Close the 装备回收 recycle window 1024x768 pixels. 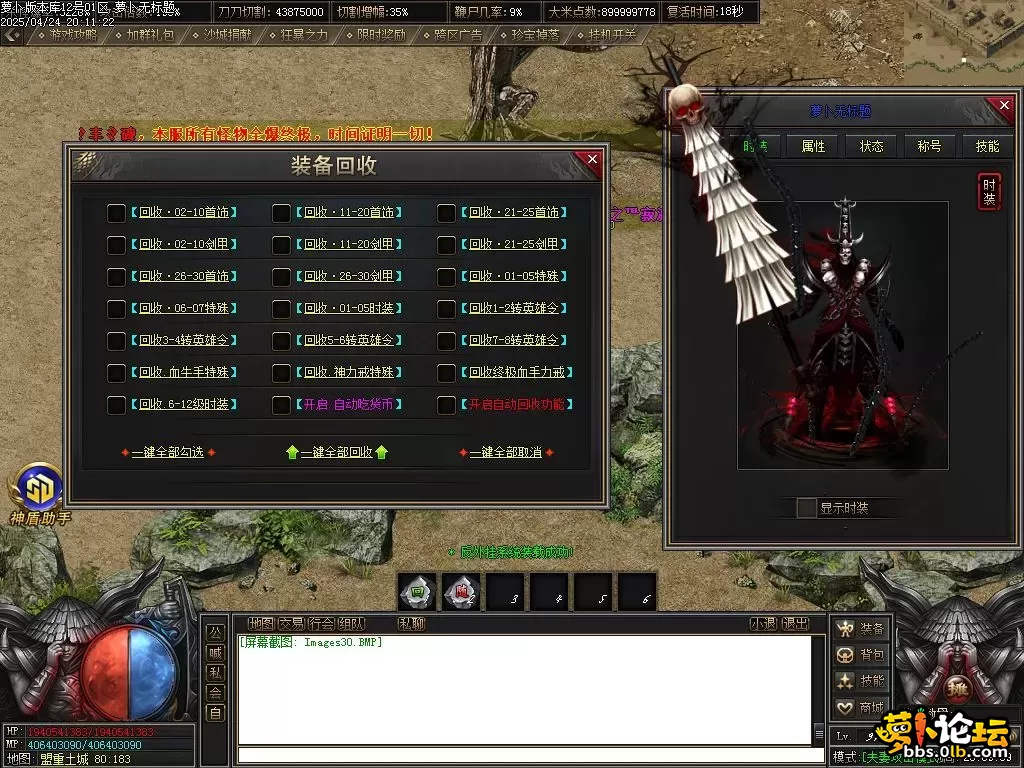tap(592, 160)
